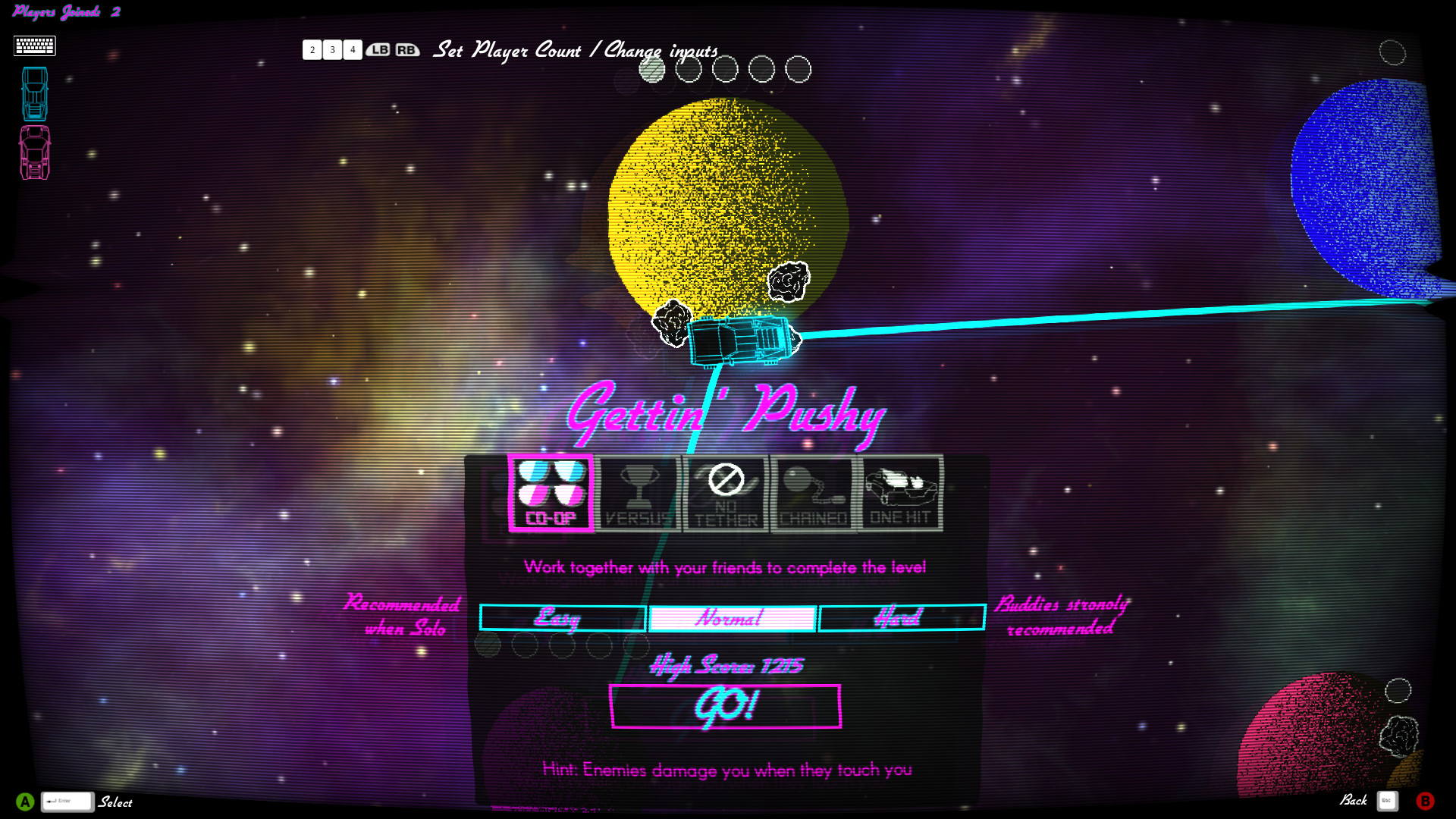1456x819 pixels.
Task: Select the Co-op game mode icon
Action: [x=551, y=493]
